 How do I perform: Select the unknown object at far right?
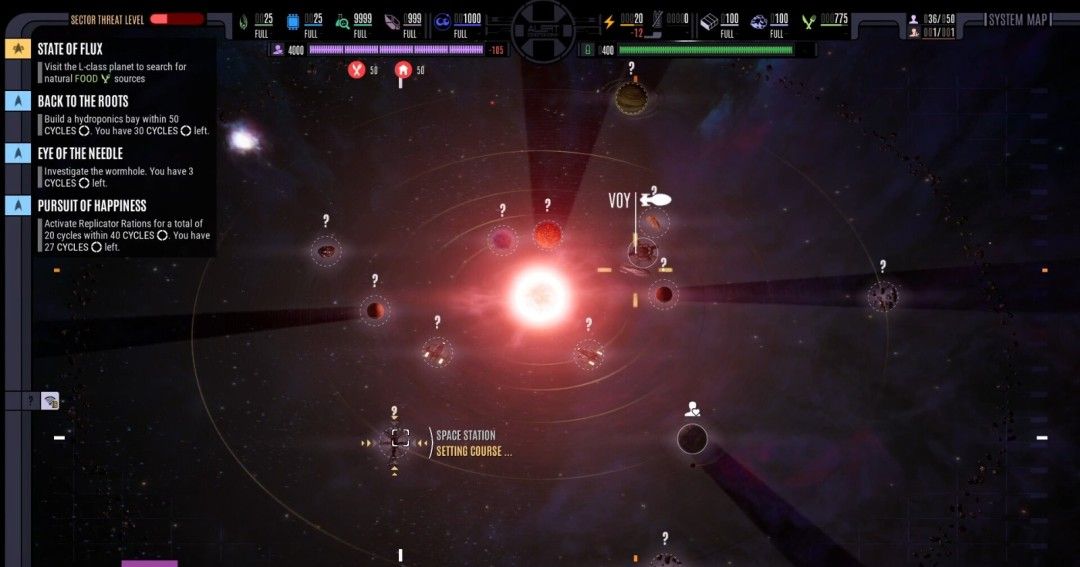click(882, 296)
